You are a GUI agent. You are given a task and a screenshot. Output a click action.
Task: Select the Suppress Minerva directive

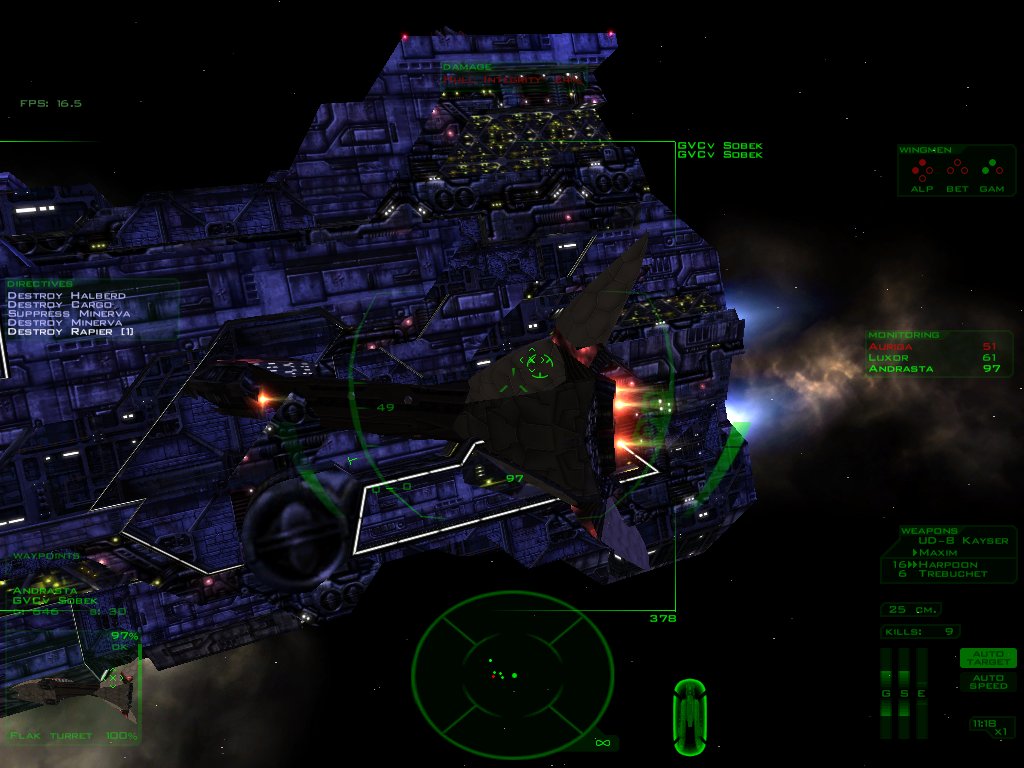[68, 313]
